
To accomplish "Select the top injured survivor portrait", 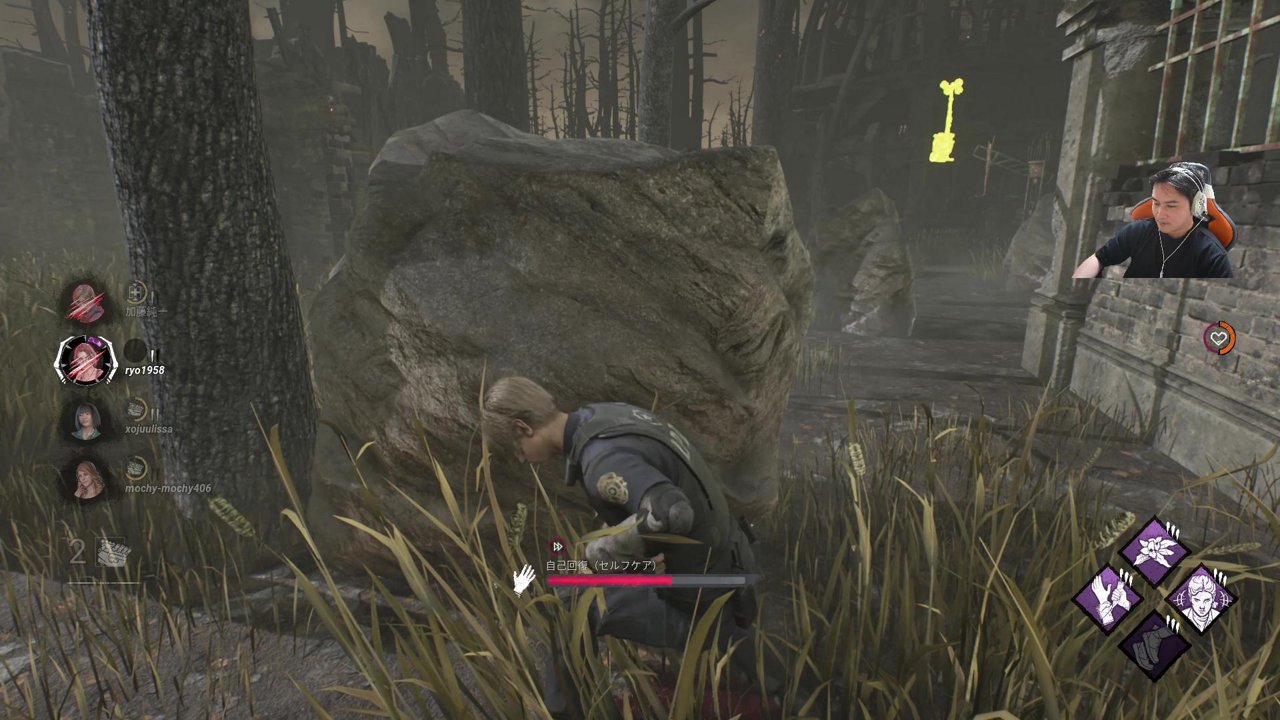I will coord(87,302).
